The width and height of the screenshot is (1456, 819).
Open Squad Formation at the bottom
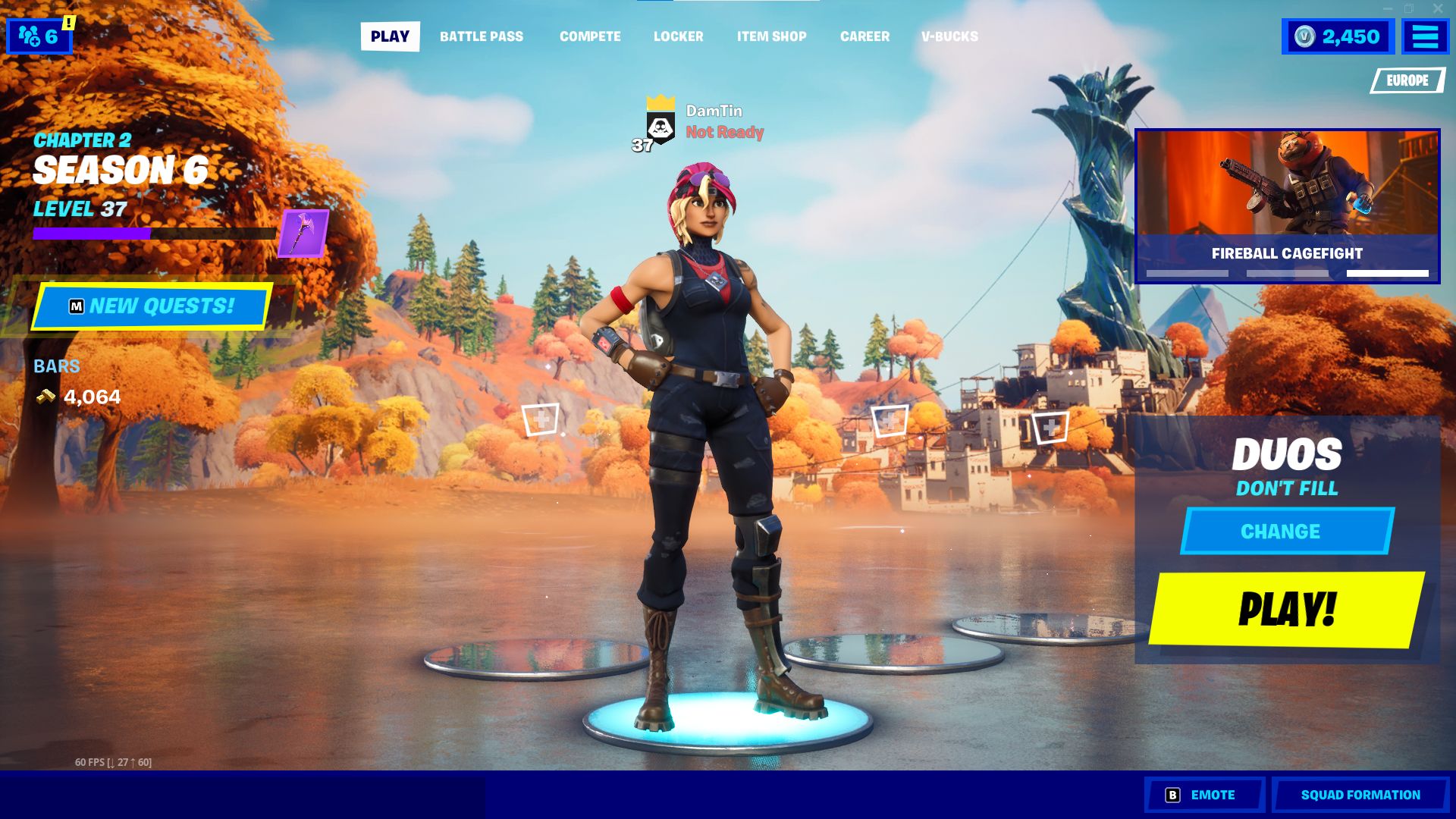point(1359,794)
